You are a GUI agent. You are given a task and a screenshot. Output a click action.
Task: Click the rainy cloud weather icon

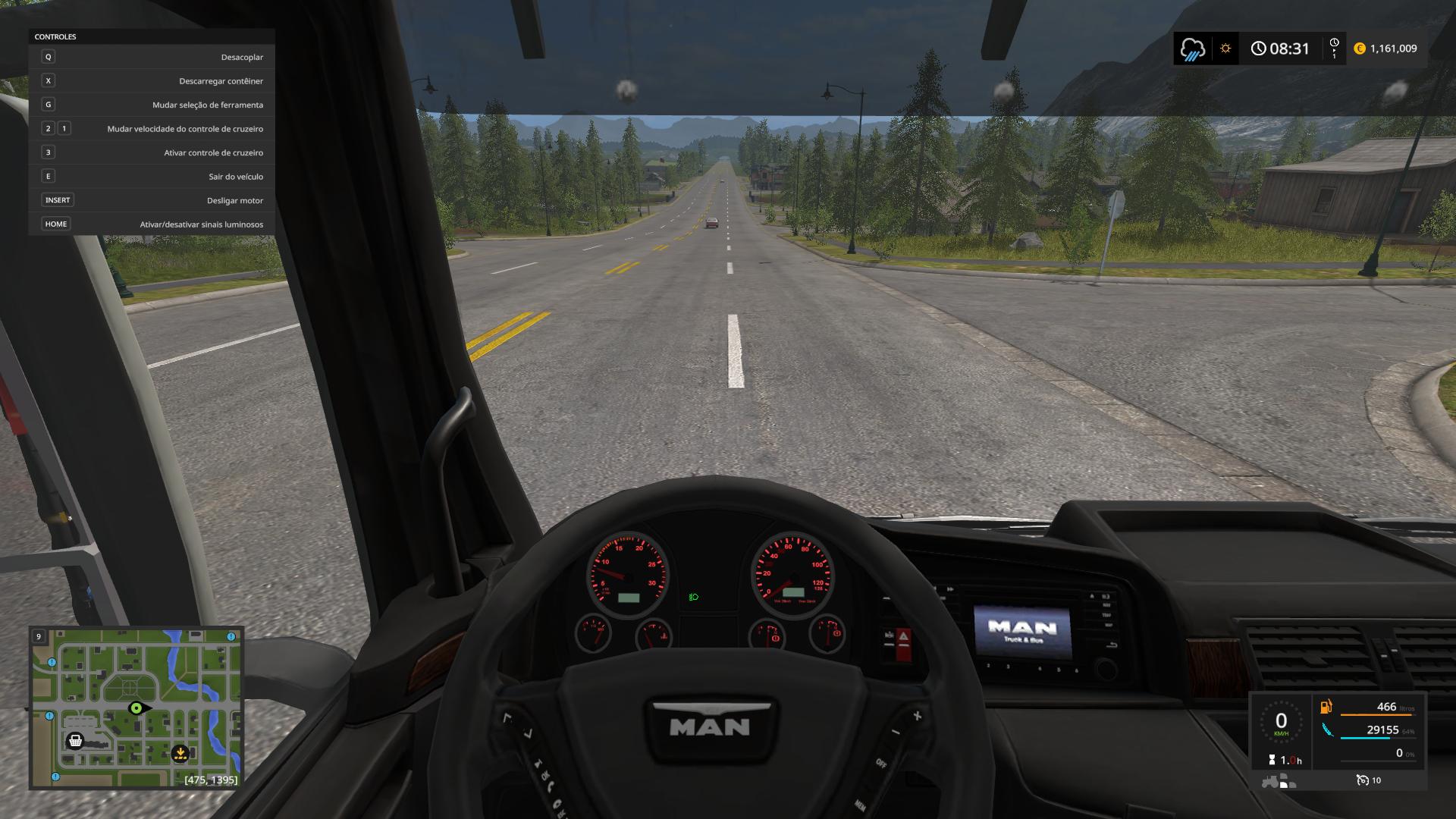[1193, 49]
